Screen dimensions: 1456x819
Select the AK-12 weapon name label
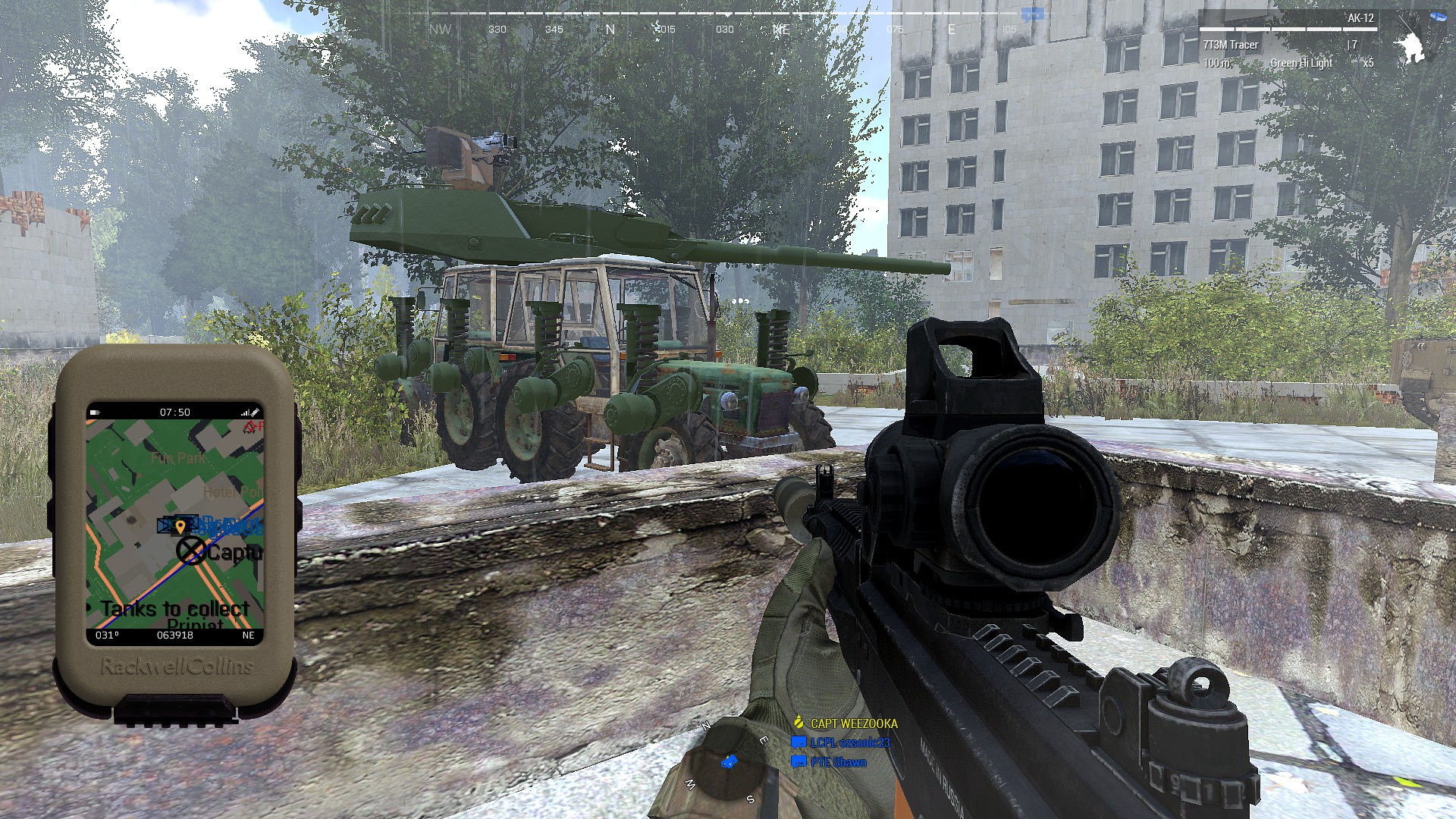pyautogui.click(x=1360, y=17)
